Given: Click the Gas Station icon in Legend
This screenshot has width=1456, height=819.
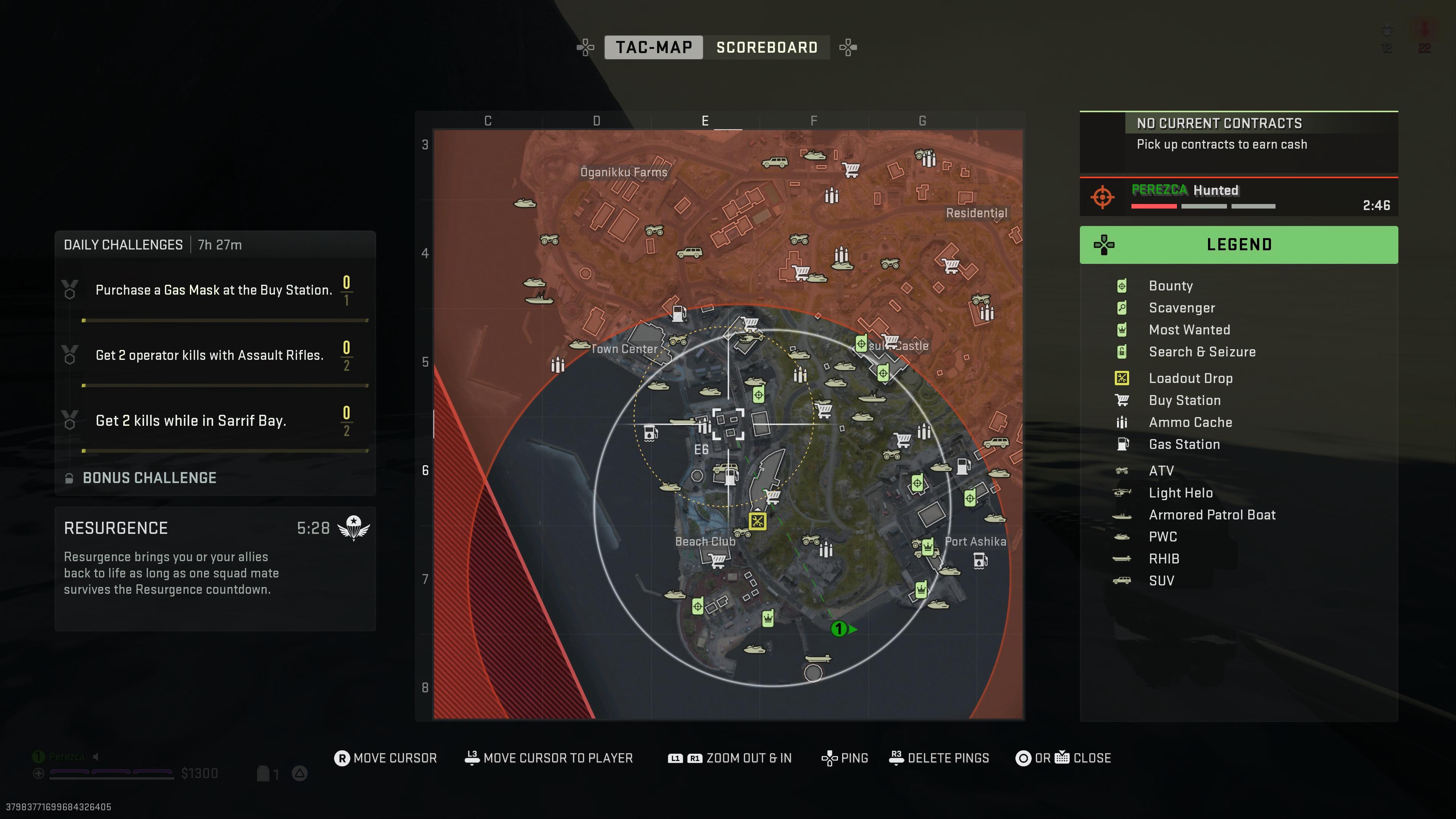Looking at the screenshot, I should point(1122,444).
